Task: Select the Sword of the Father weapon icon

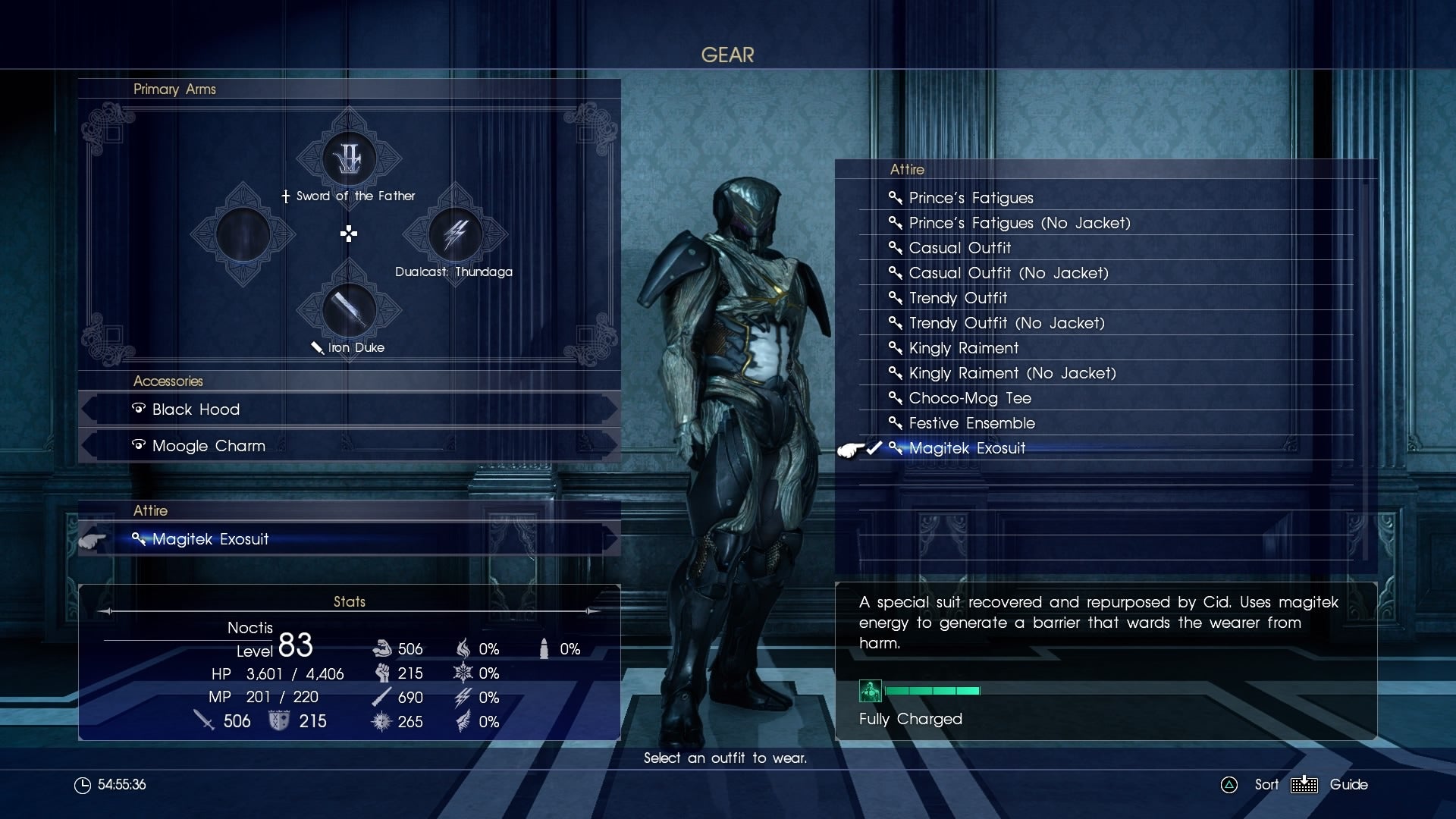Action: tap(349, 158)
